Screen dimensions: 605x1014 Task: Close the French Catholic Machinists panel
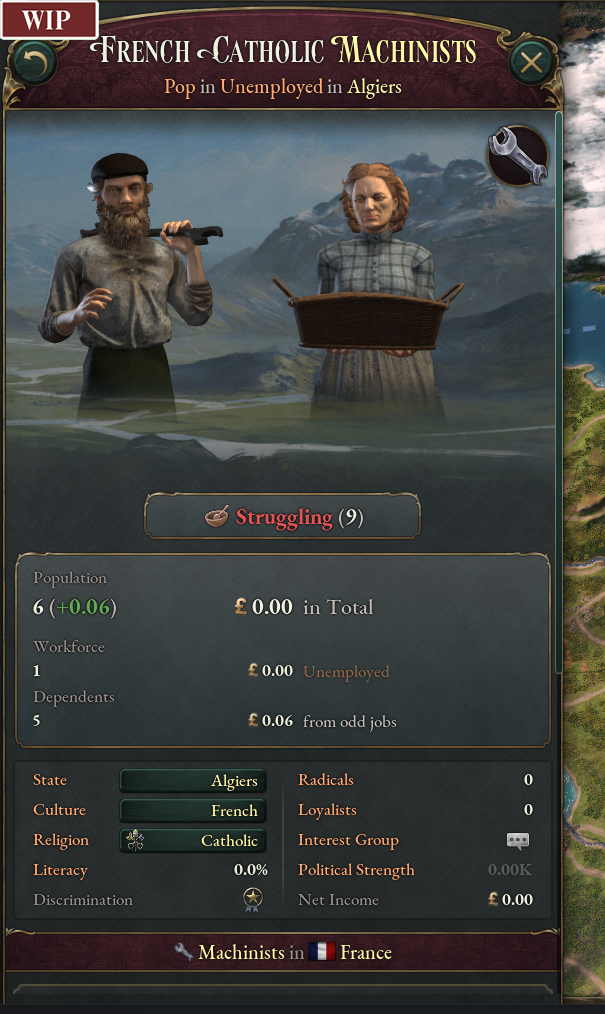coord(532,64)
